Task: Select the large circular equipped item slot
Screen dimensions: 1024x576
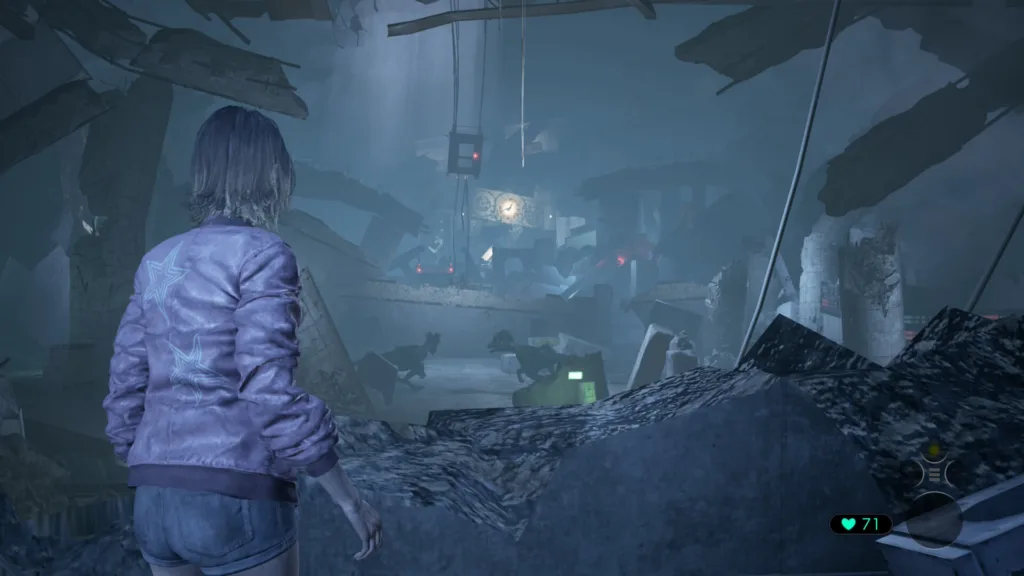Action: click(x=934, y=520)
